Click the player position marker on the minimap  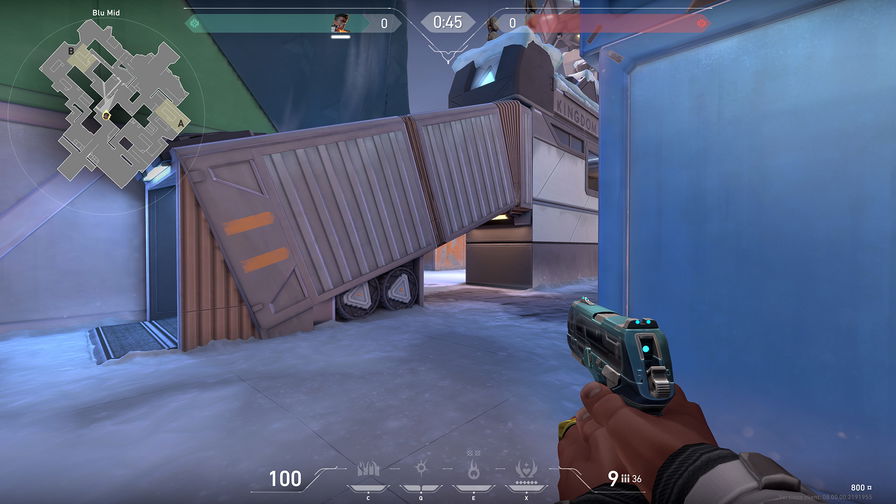[x=106, y=115]
